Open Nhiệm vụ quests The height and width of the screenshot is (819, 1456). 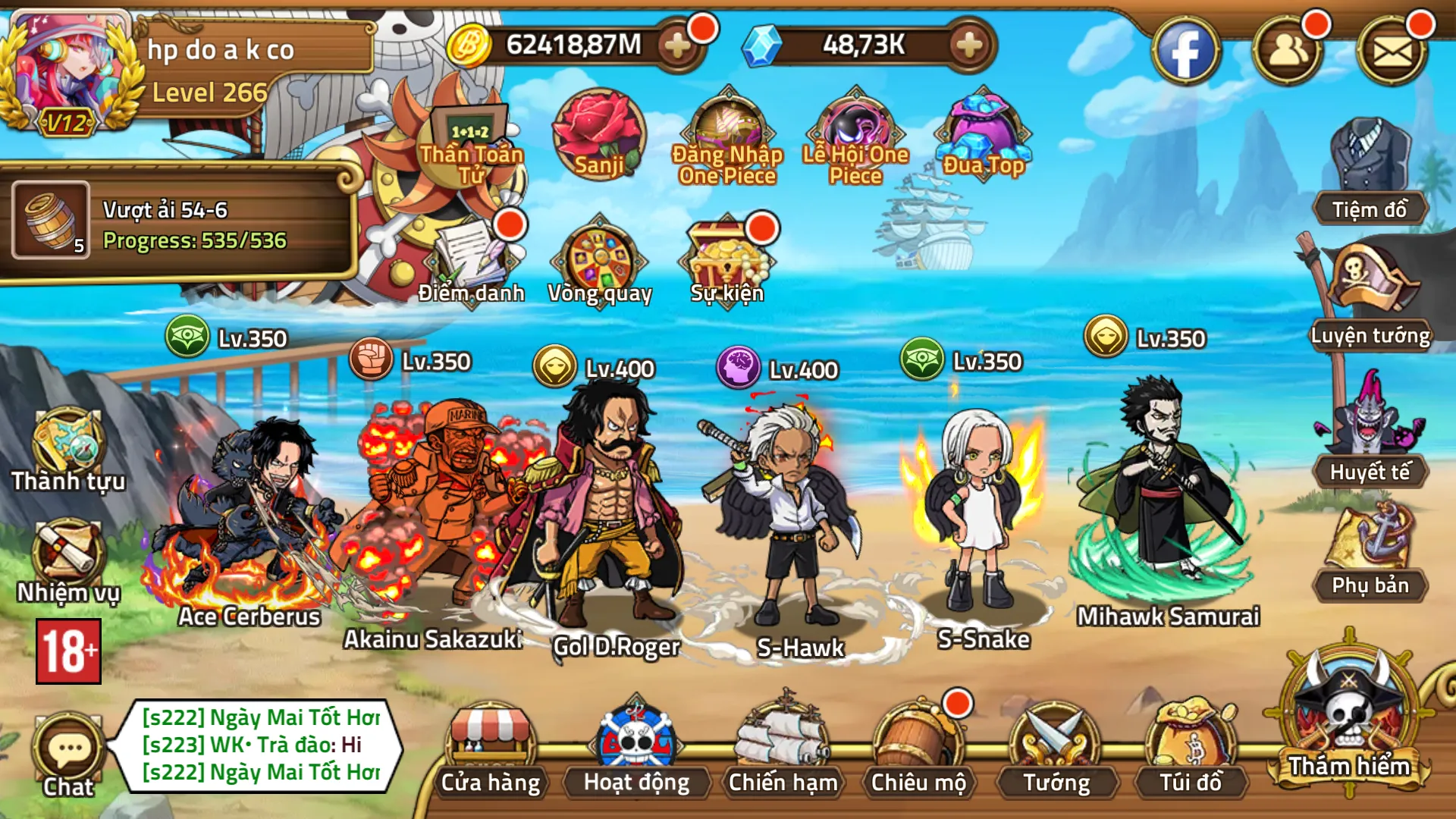pos(68,560)
